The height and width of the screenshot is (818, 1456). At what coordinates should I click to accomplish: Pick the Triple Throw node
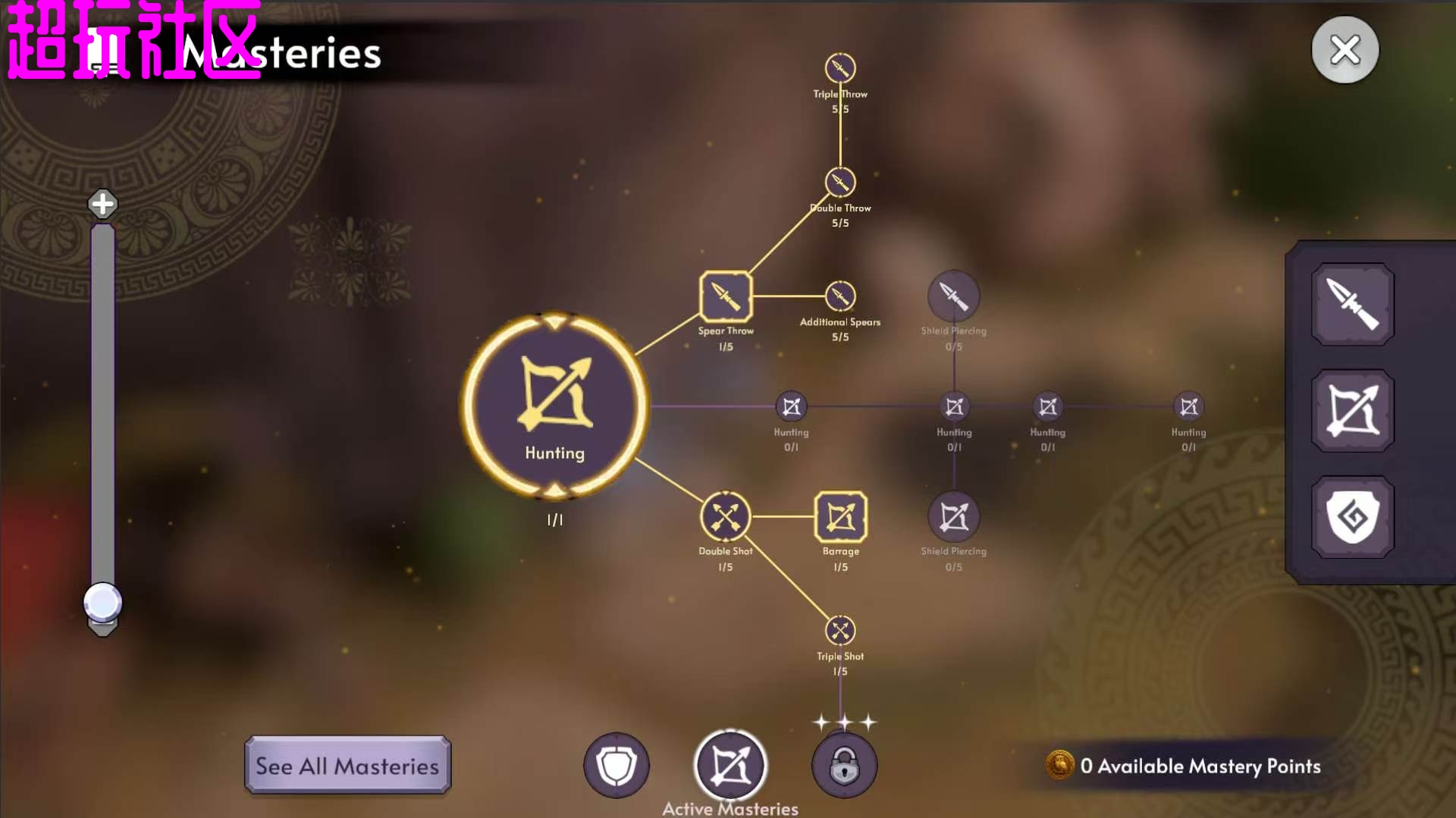click(x=840, y=68)
